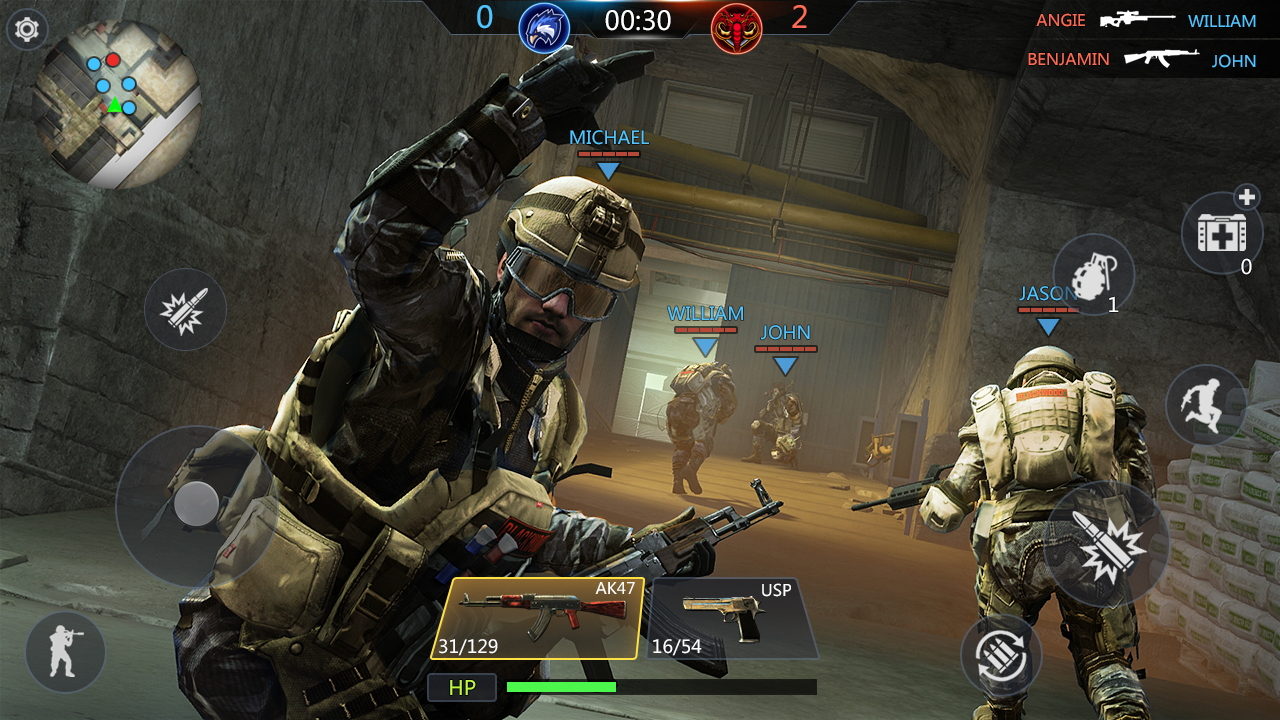Tap the green HP bar
This screenshot has width=1280, height=720.
562,687
